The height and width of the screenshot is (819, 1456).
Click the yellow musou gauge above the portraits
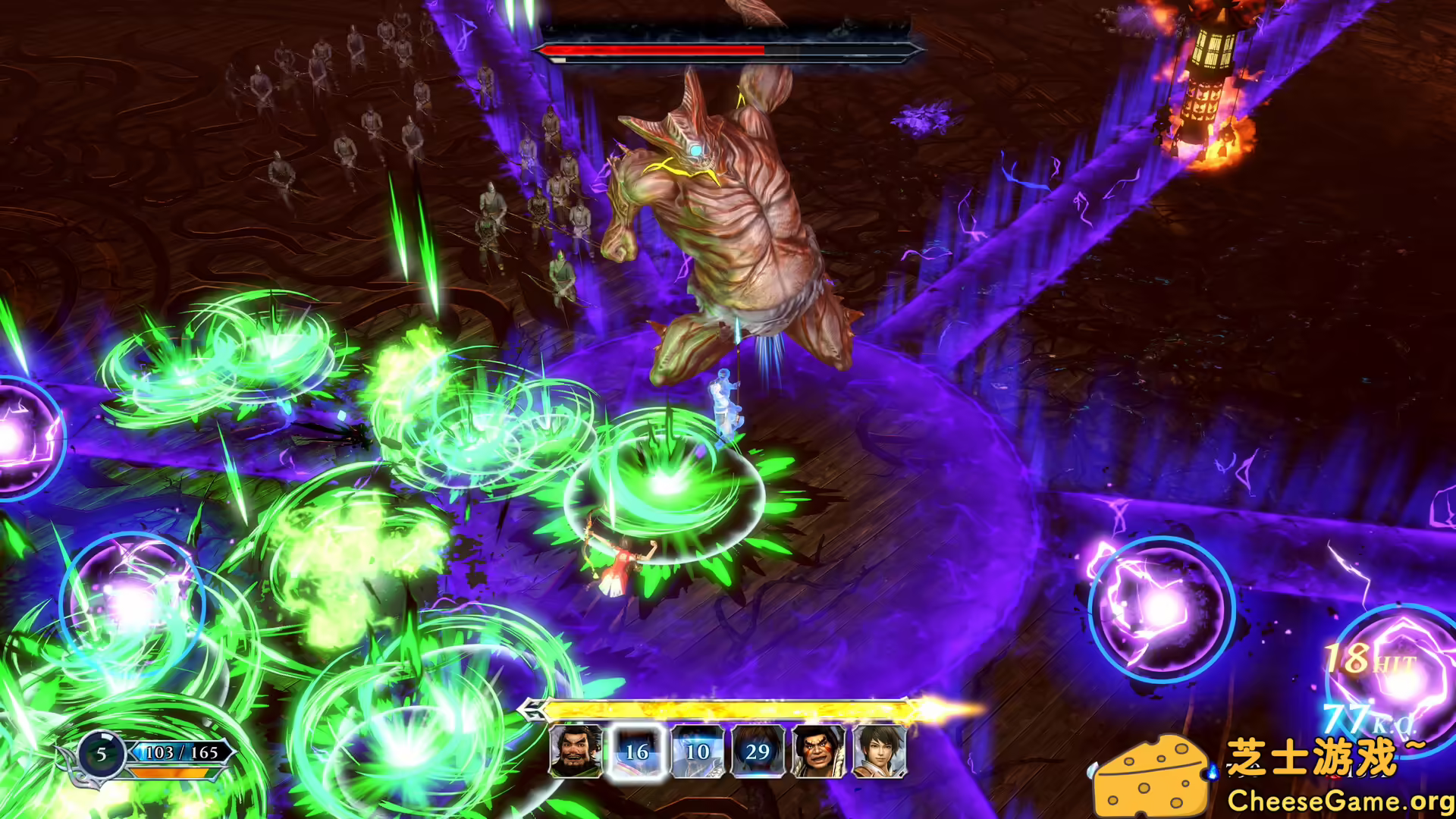[x=728, y=711]
